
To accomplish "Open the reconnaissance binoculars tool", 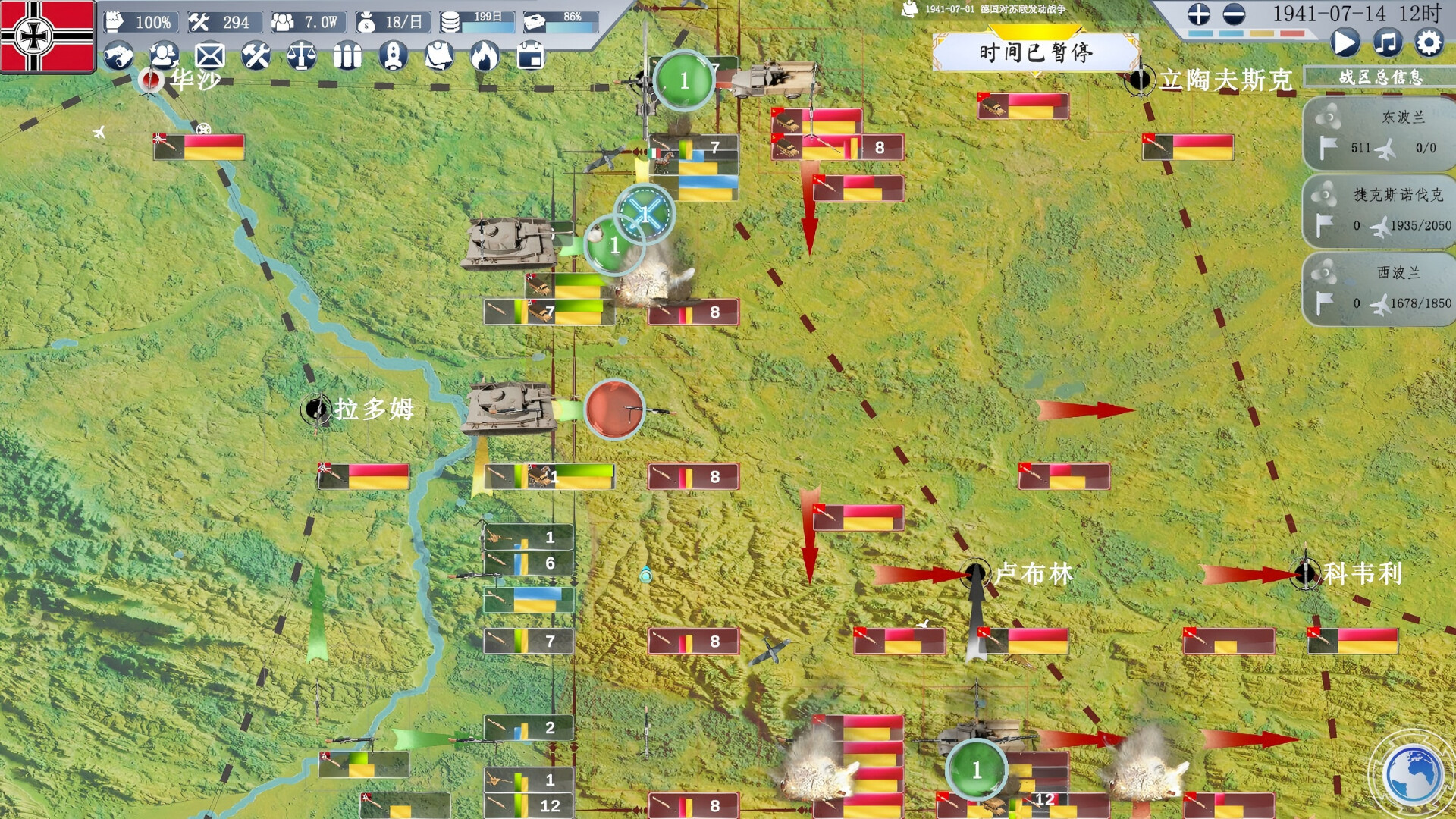I will [x=120, y=55].
